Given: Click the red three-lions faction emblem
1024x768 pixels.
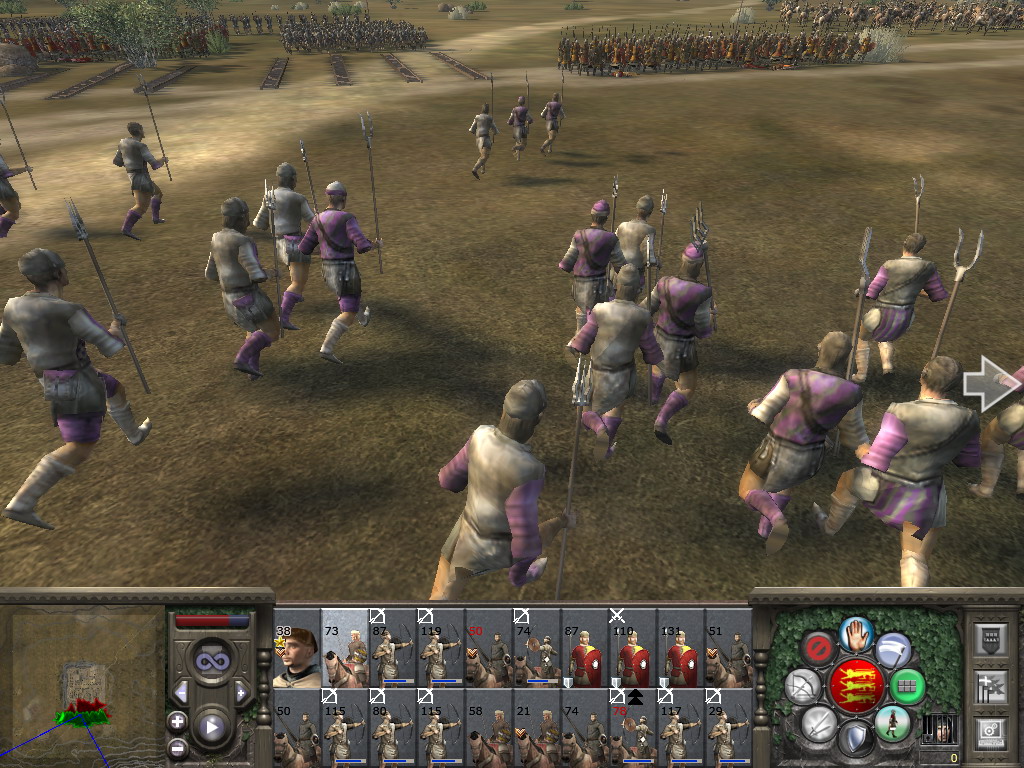Looking at the screenshot, I should click(x=856, y=686).
